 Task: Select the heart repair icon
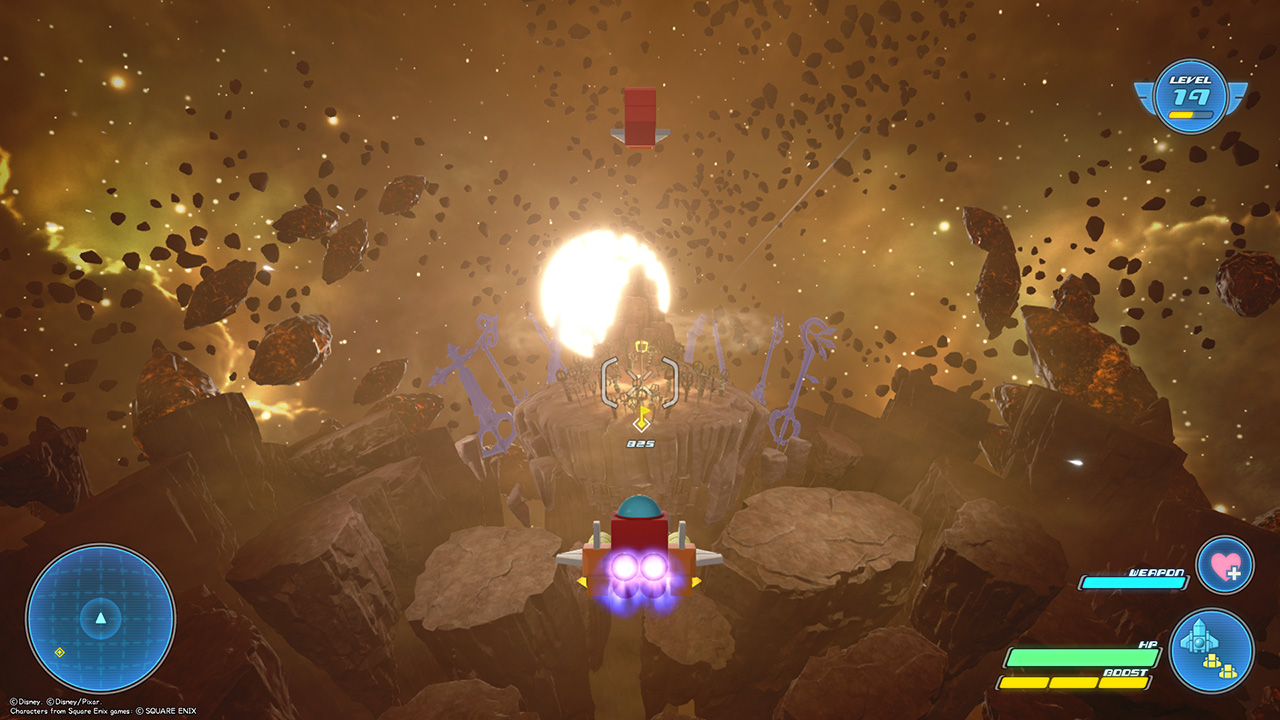1224,565
